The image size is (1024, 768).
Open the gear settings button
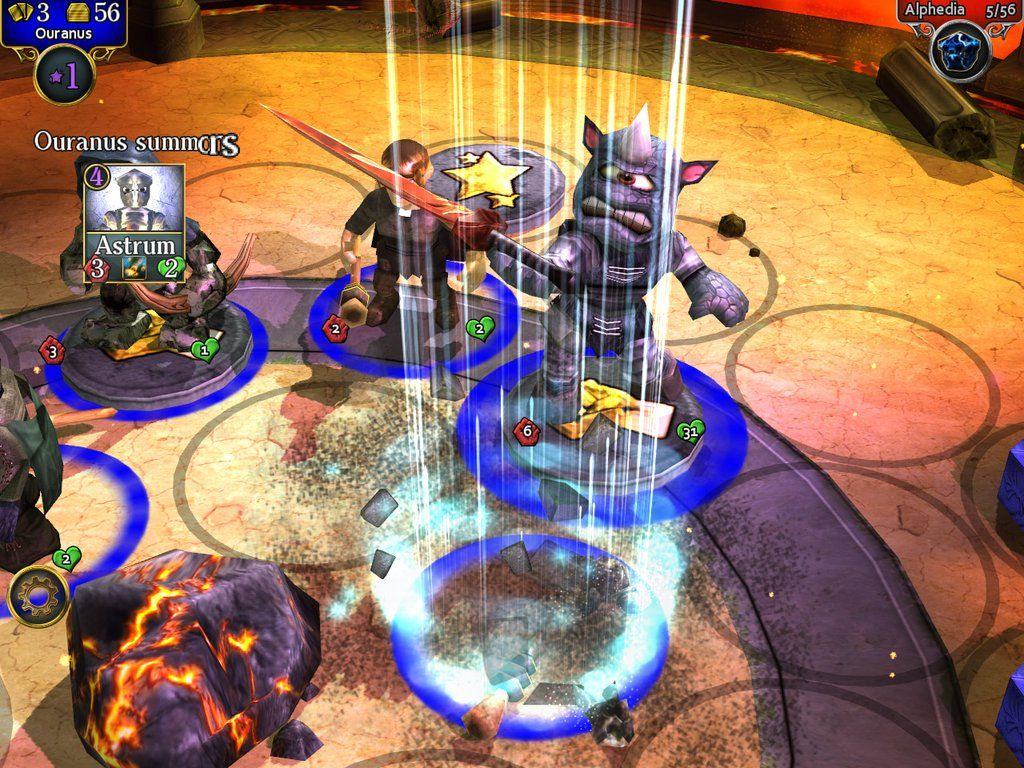pos(38,597)
